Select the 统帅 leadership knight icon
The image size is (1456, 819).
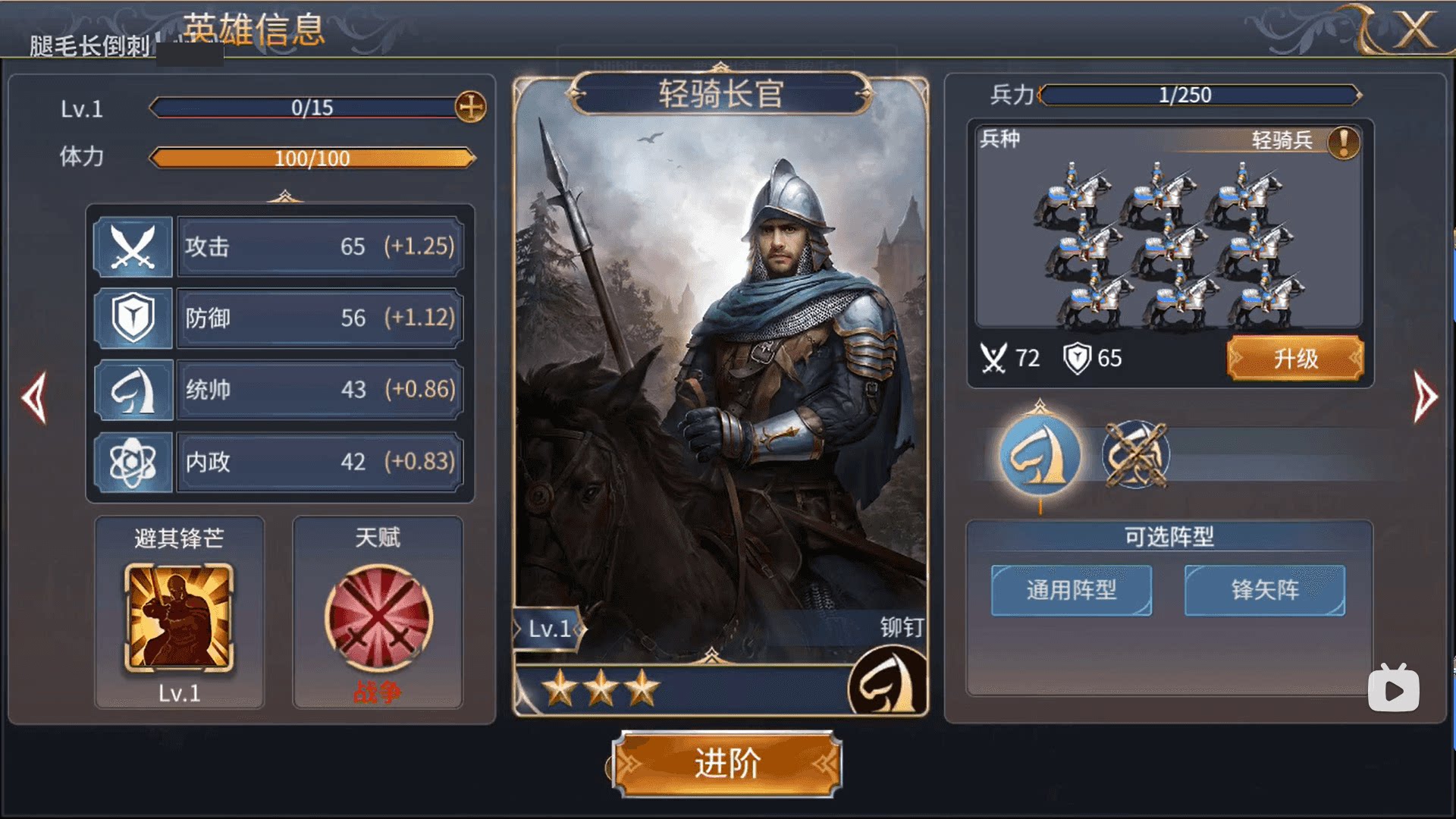click(x=133, y=390)
